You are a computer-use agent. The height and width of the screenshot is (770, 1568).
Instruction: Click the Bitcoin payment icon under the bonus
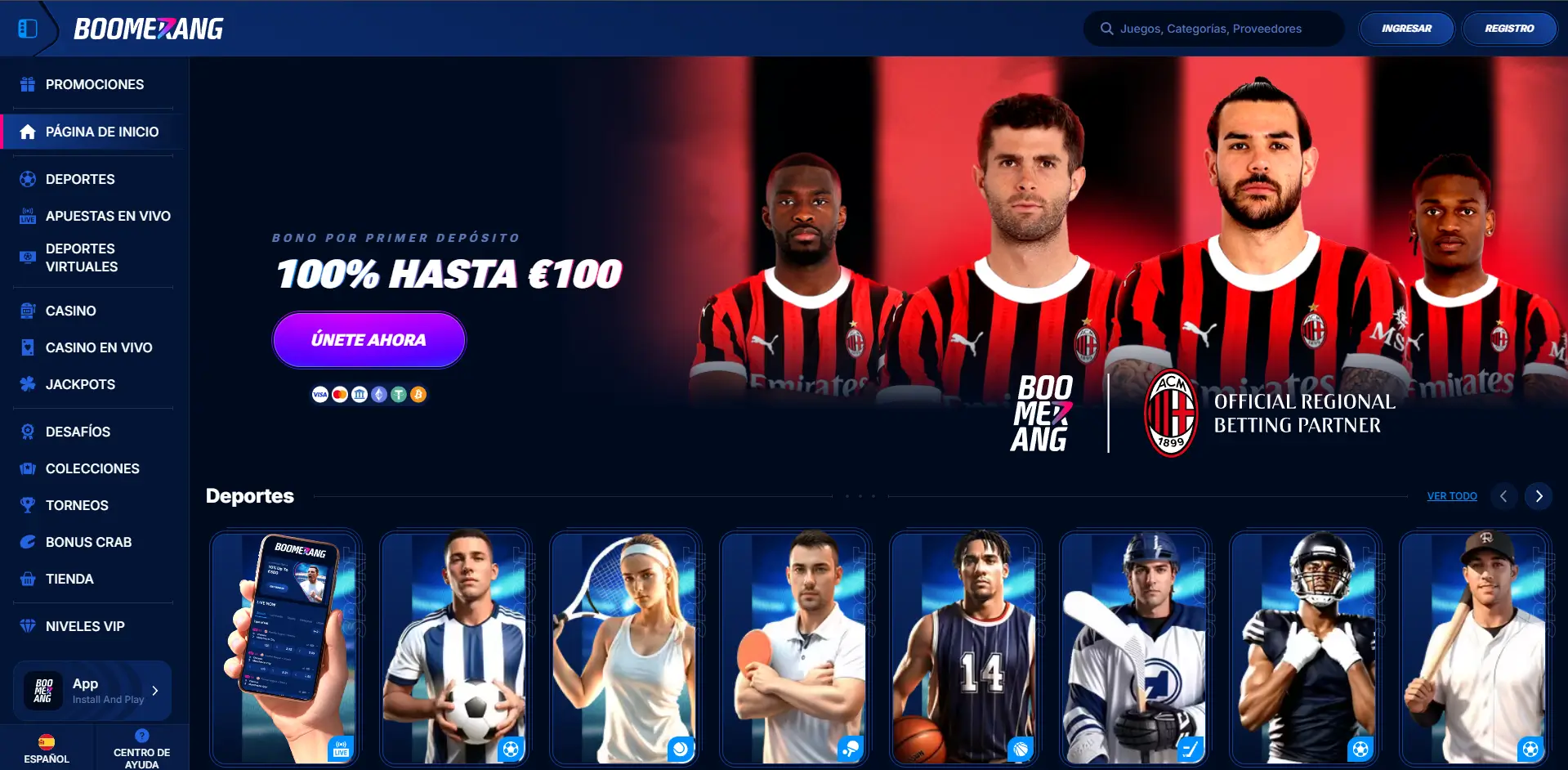(x=418, y=394)
